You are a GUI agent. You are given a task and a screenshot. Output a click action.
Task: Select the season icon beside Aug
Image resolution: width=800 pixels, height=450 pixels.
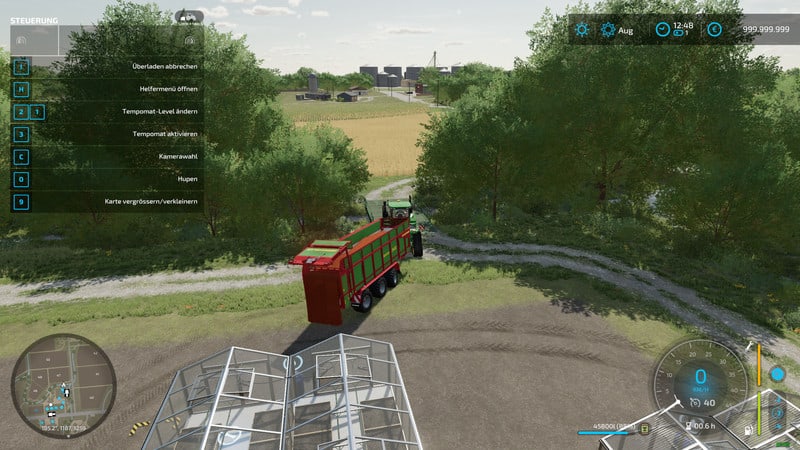tap(607, 30)
